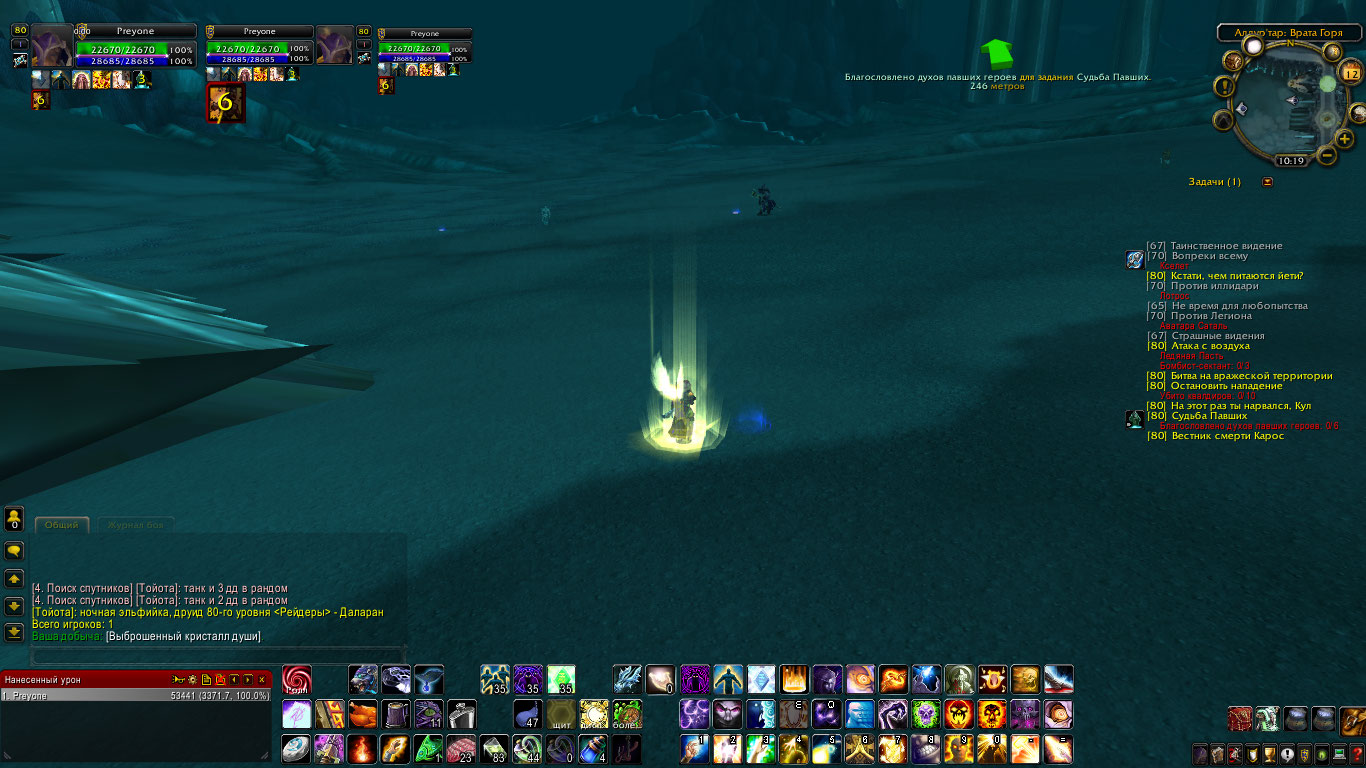This screenshot has height=768, width=1366.
Task: Click the minimap zone title Врата Горя
Action: tap(1288, 33)
